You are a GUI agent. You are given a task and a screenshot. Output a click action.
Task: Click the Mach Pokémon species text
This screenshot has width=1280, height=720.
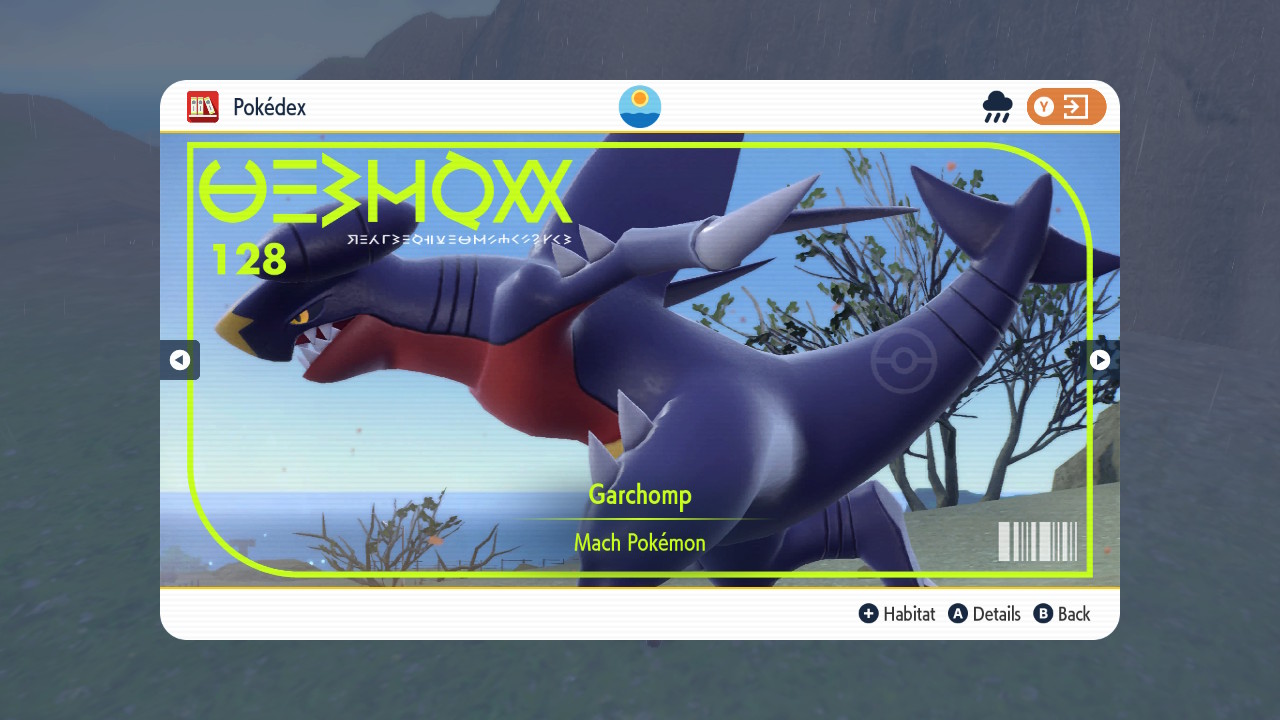(x=639, y=542)
